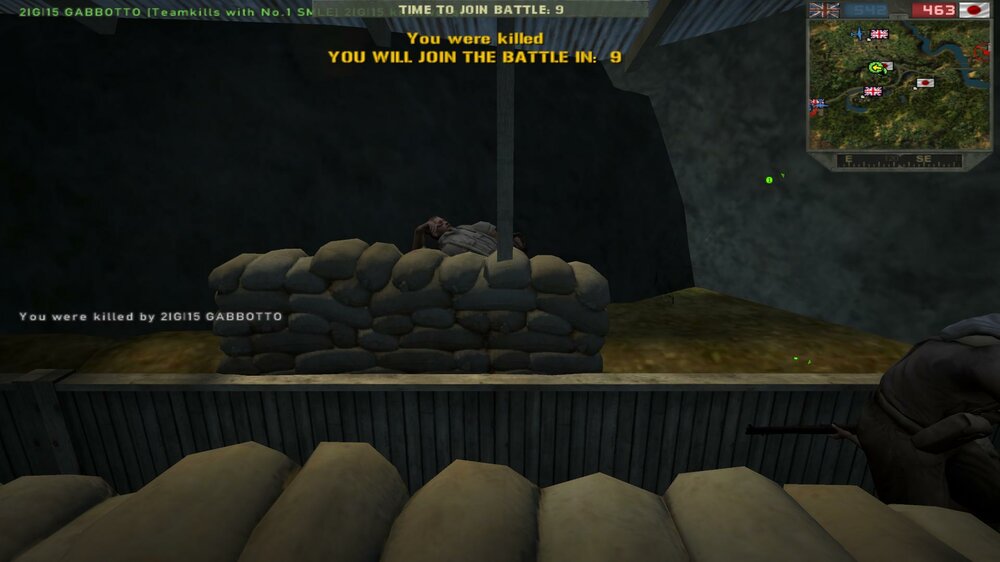Click the green player arrow marker on minimap
1000x562 pixels.
[x=877, y=67]
